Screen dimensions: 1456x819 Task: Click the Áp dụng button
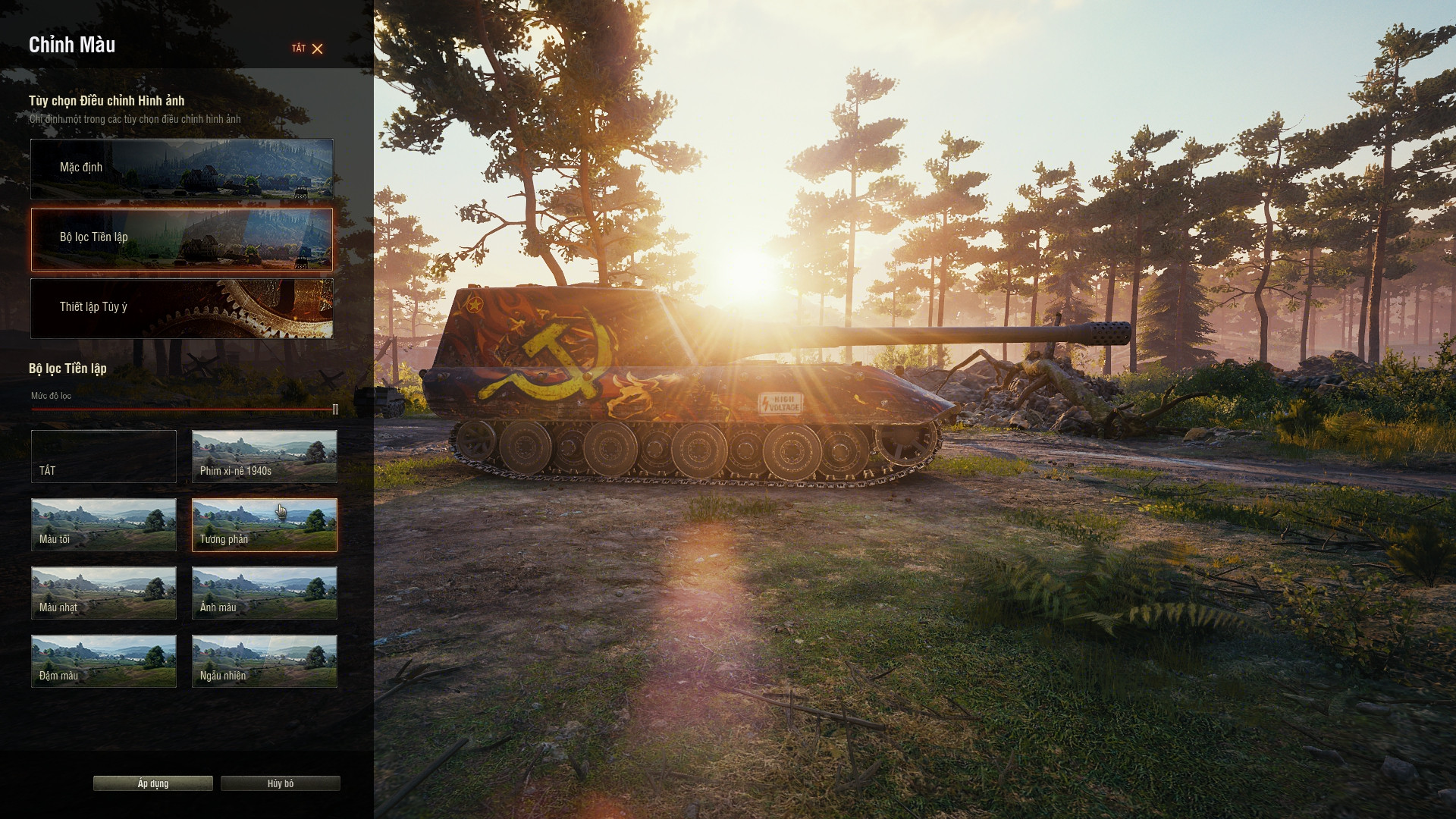(x=153, y=783)
